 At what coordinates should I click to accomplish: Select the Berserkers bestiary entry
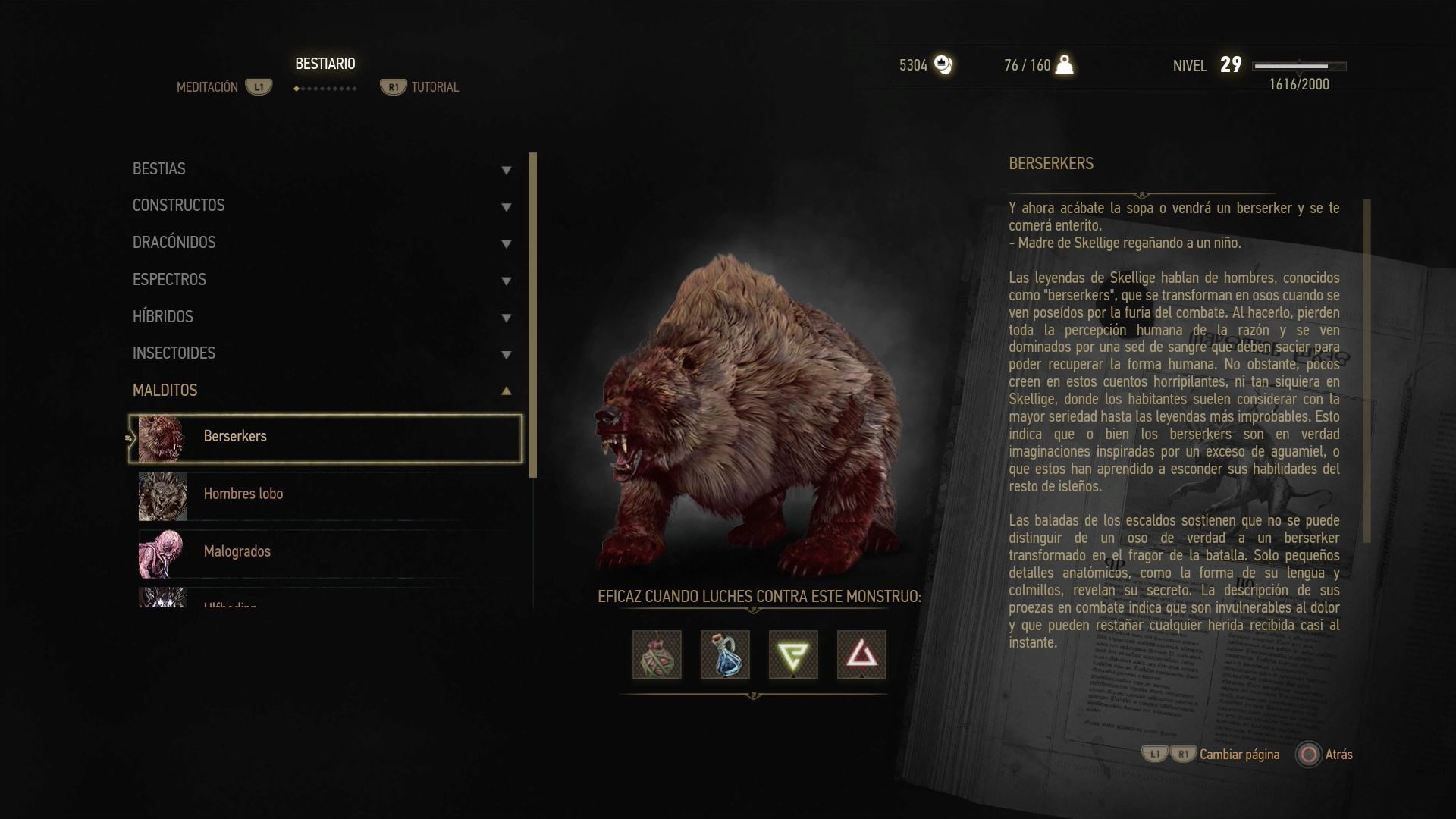pos(325,438)
